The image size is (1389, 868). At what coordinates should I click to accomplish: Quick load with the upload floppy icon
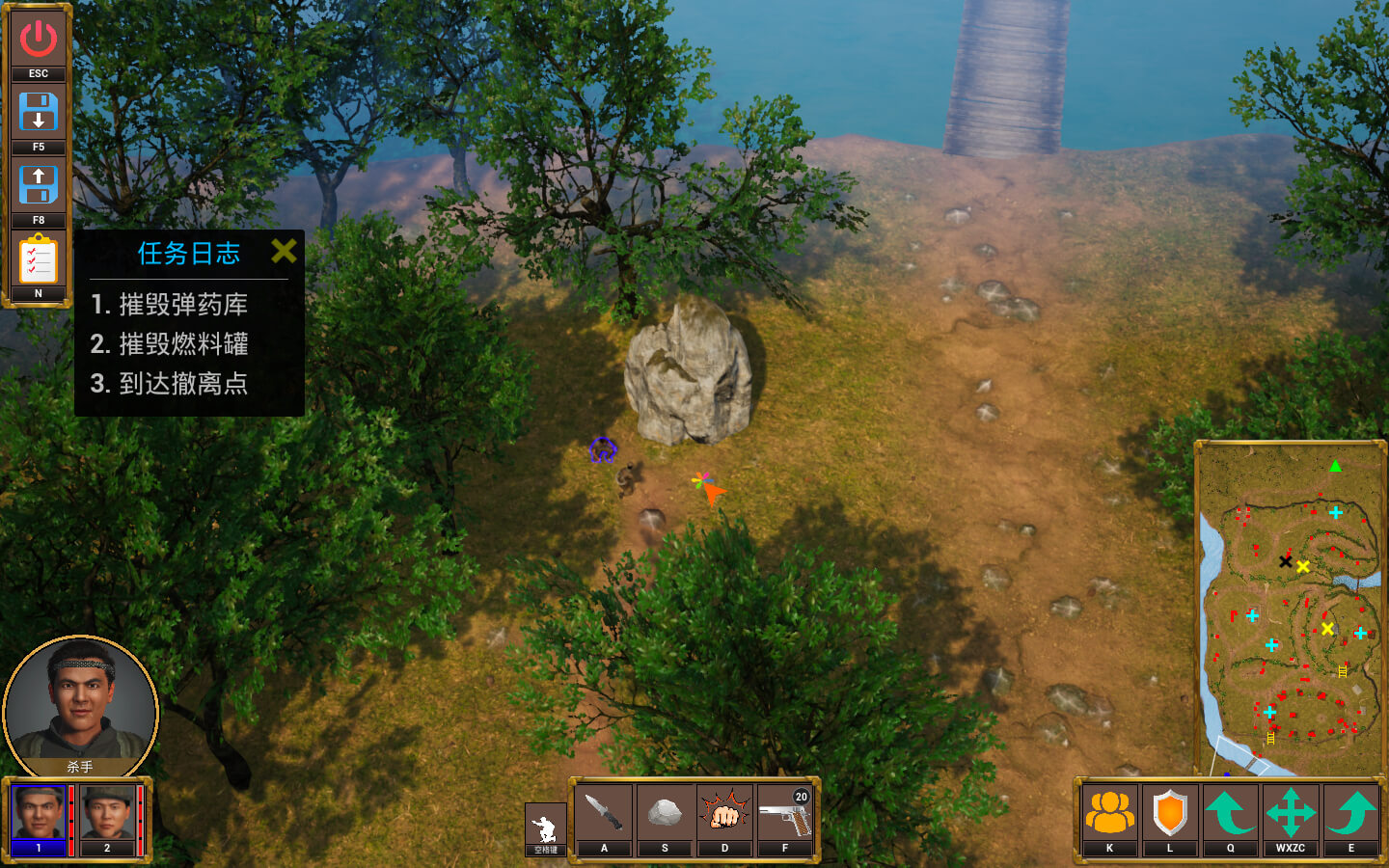[39, 185]
